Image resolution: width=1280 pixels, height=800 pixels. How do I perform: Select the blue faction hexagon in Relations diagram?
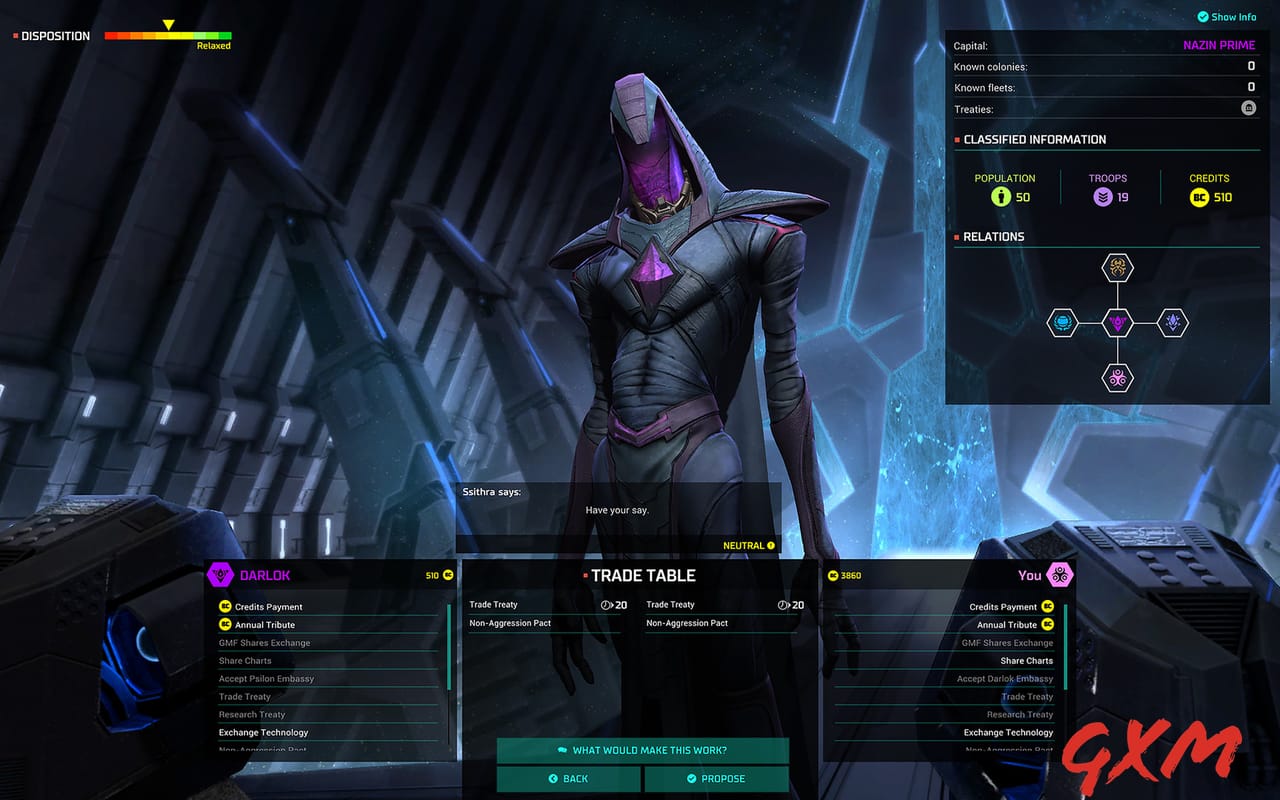pyautogui.click(x=1061, y=323)
